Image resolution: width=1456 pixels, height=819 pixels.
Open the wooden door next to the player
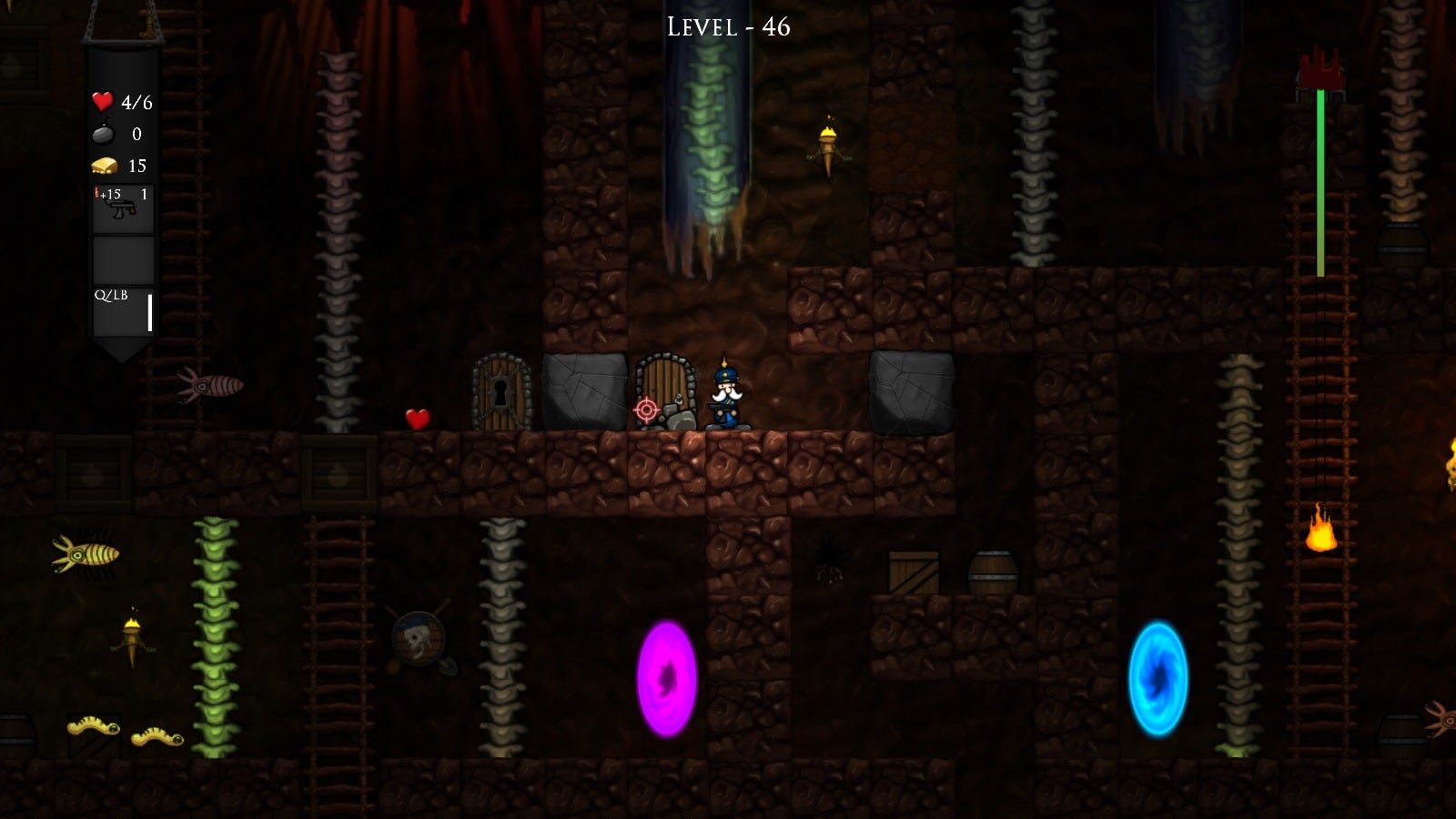coord(667,391)
